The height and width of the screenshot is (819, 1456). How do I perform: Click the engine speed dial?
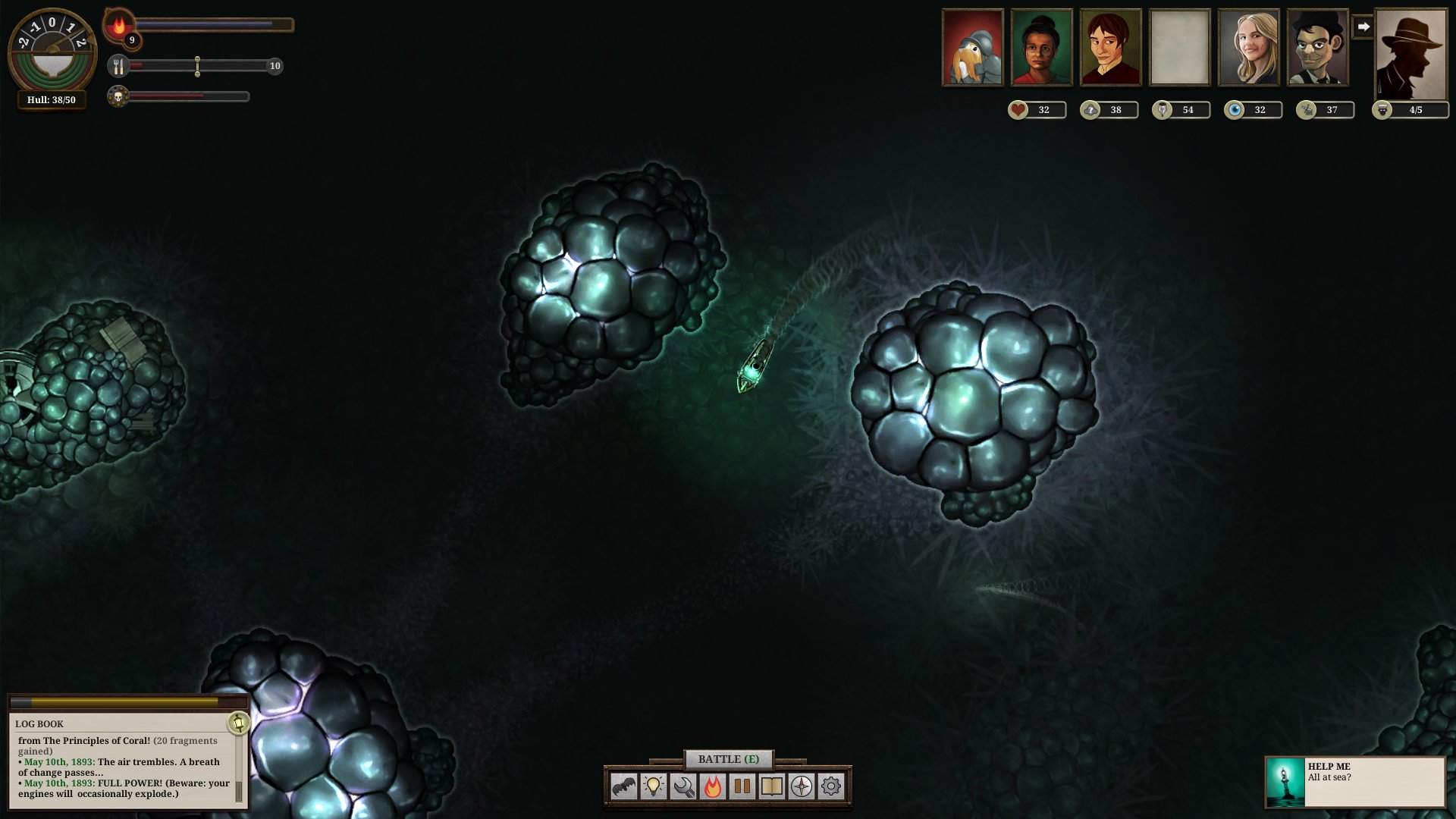pos(52,50)
